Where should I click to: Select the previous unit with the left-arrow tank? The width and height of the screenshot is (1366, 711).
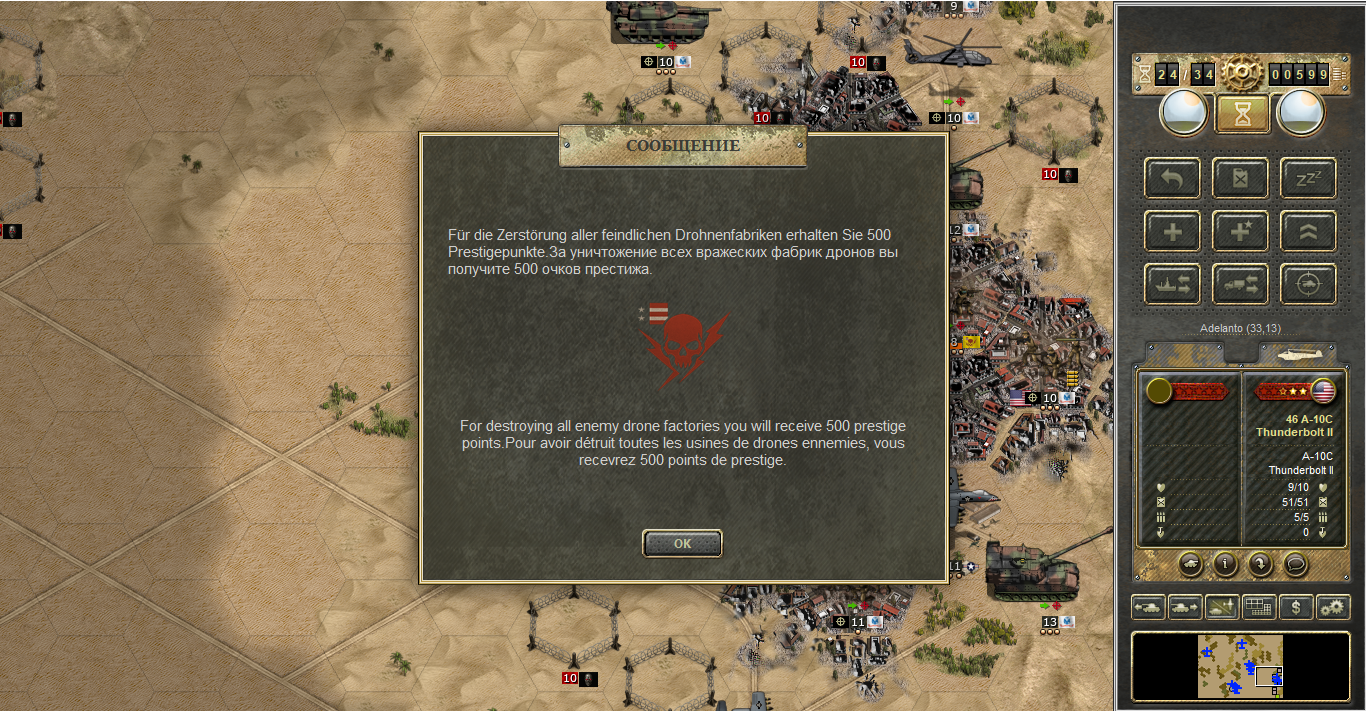click(x=1148, y=607)
